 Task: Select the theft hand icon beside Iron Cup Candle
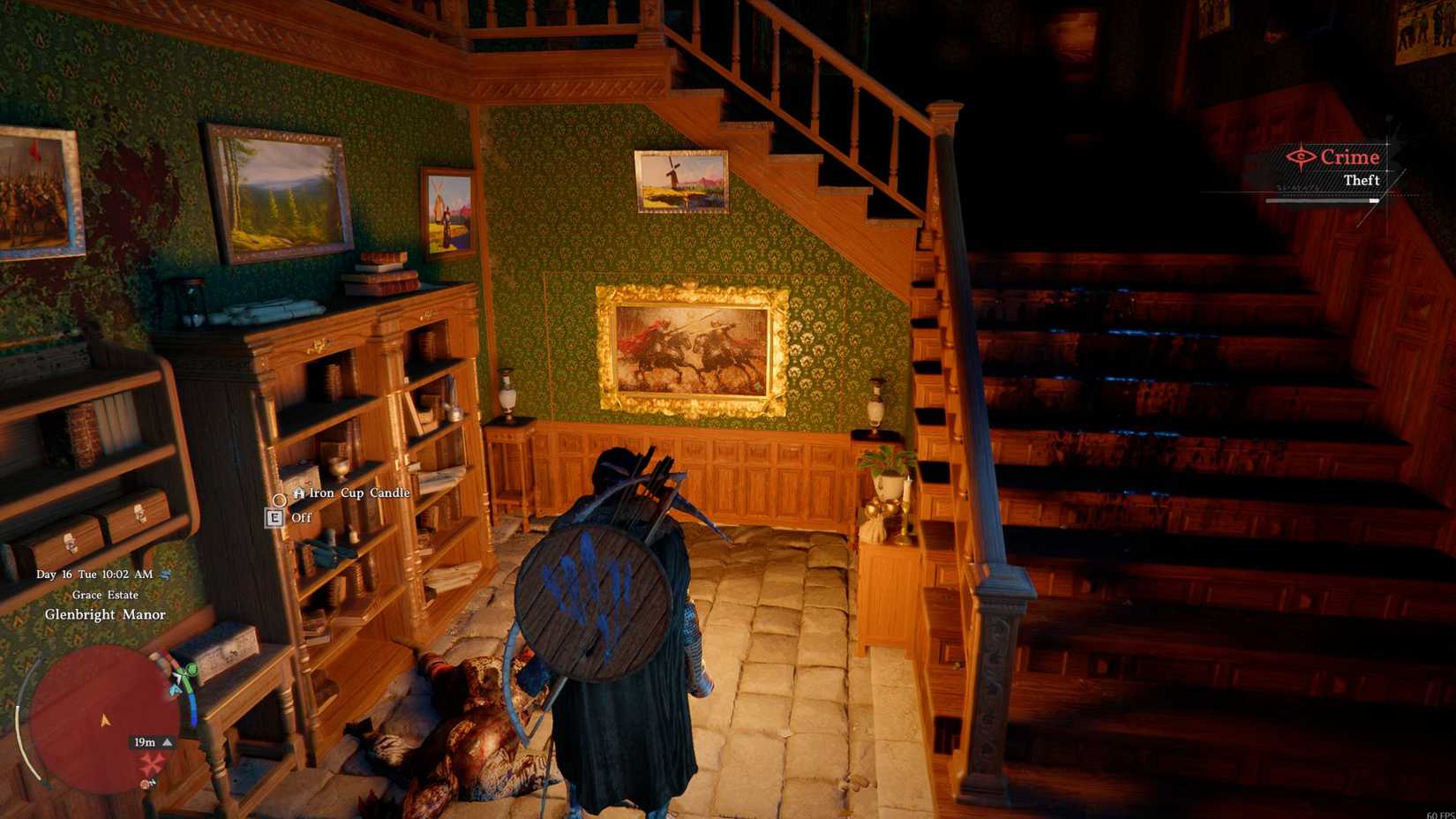click(300, 492)
